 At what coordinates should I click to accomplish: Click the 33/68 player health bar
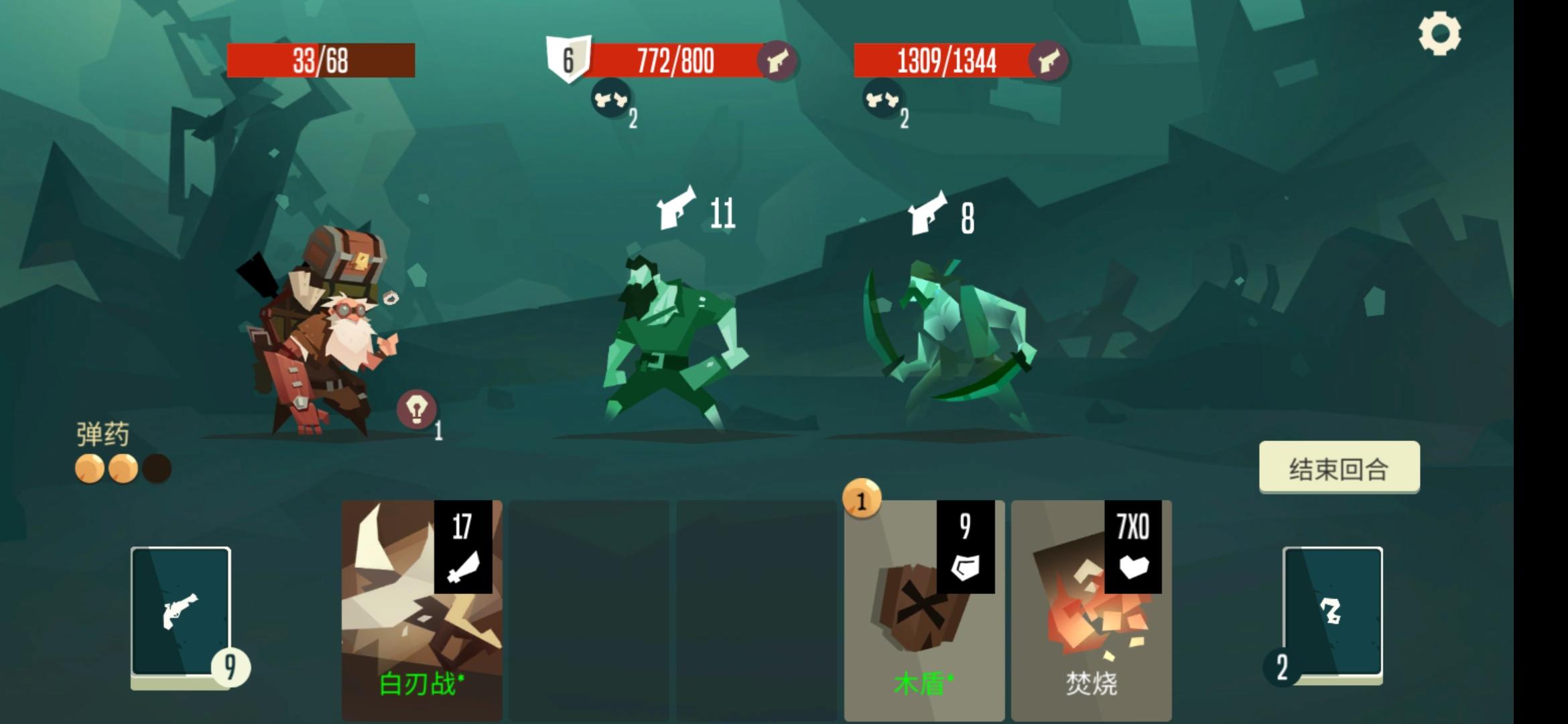321,59
